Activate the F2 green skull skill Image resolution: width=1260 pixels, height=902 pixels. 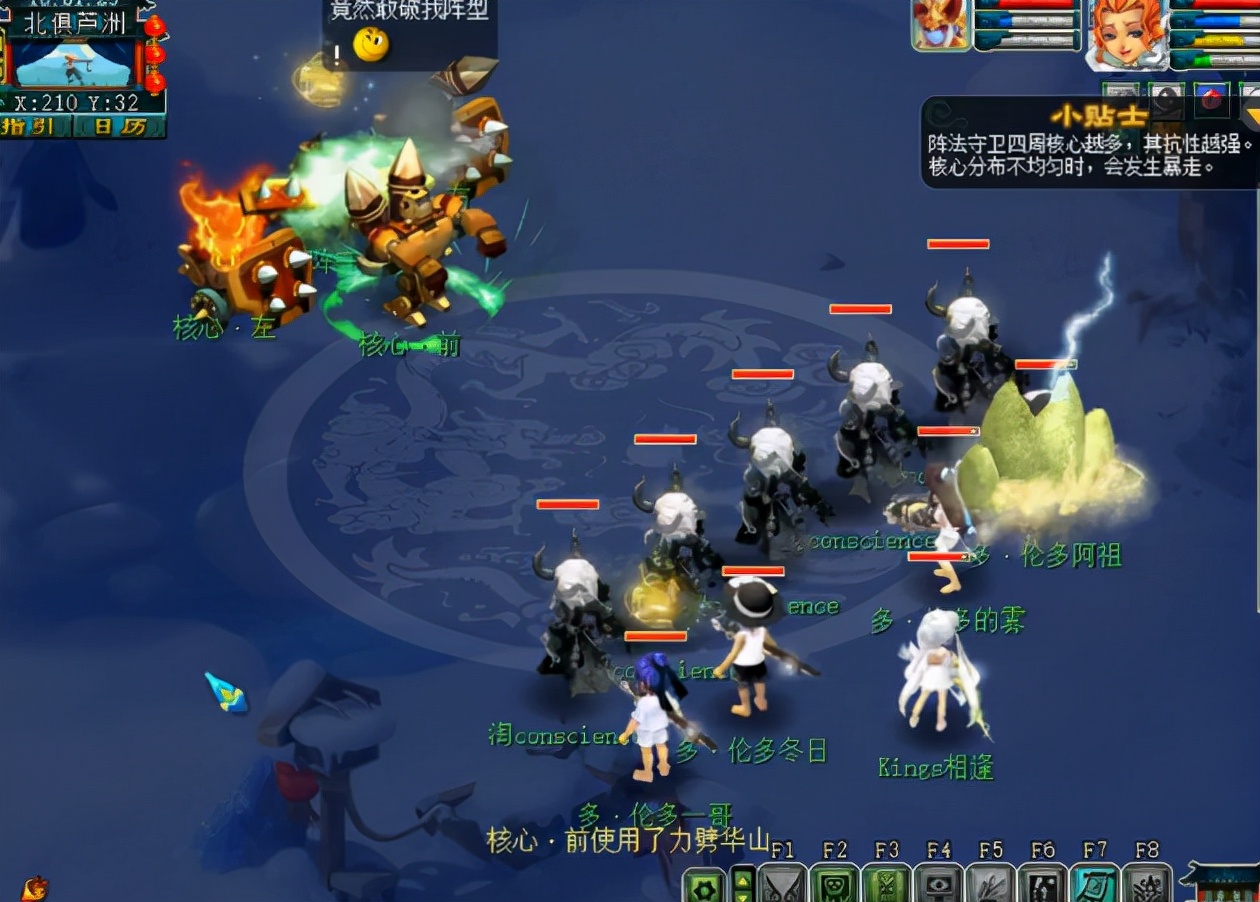[834, 884]
